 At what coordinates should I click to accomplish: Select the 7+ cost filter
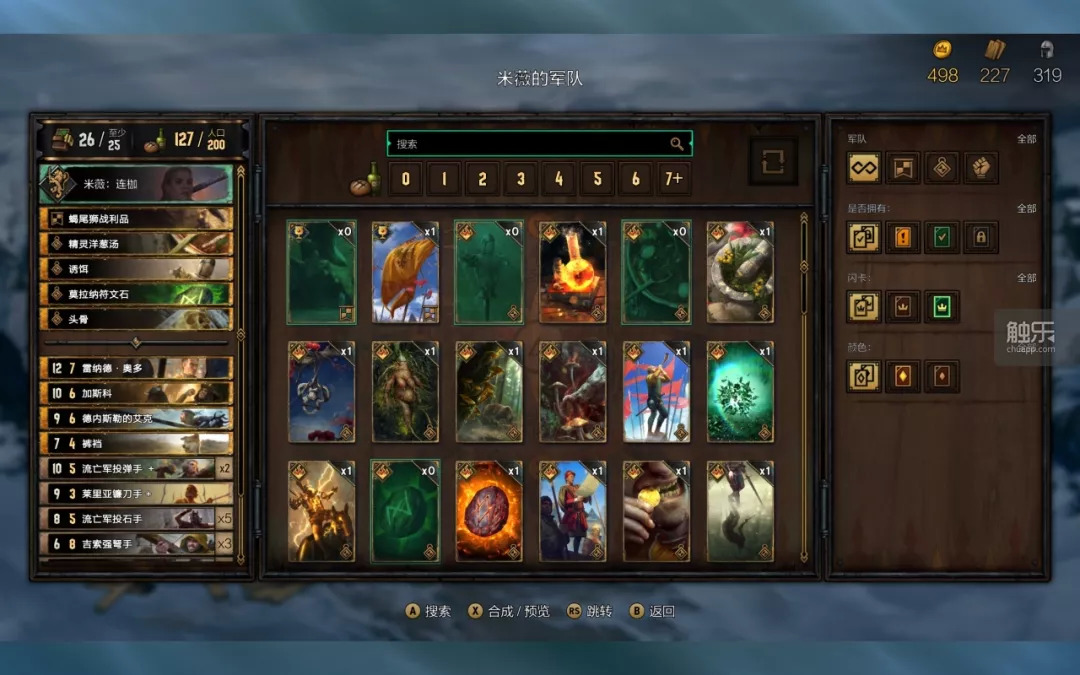pos(674,180)
